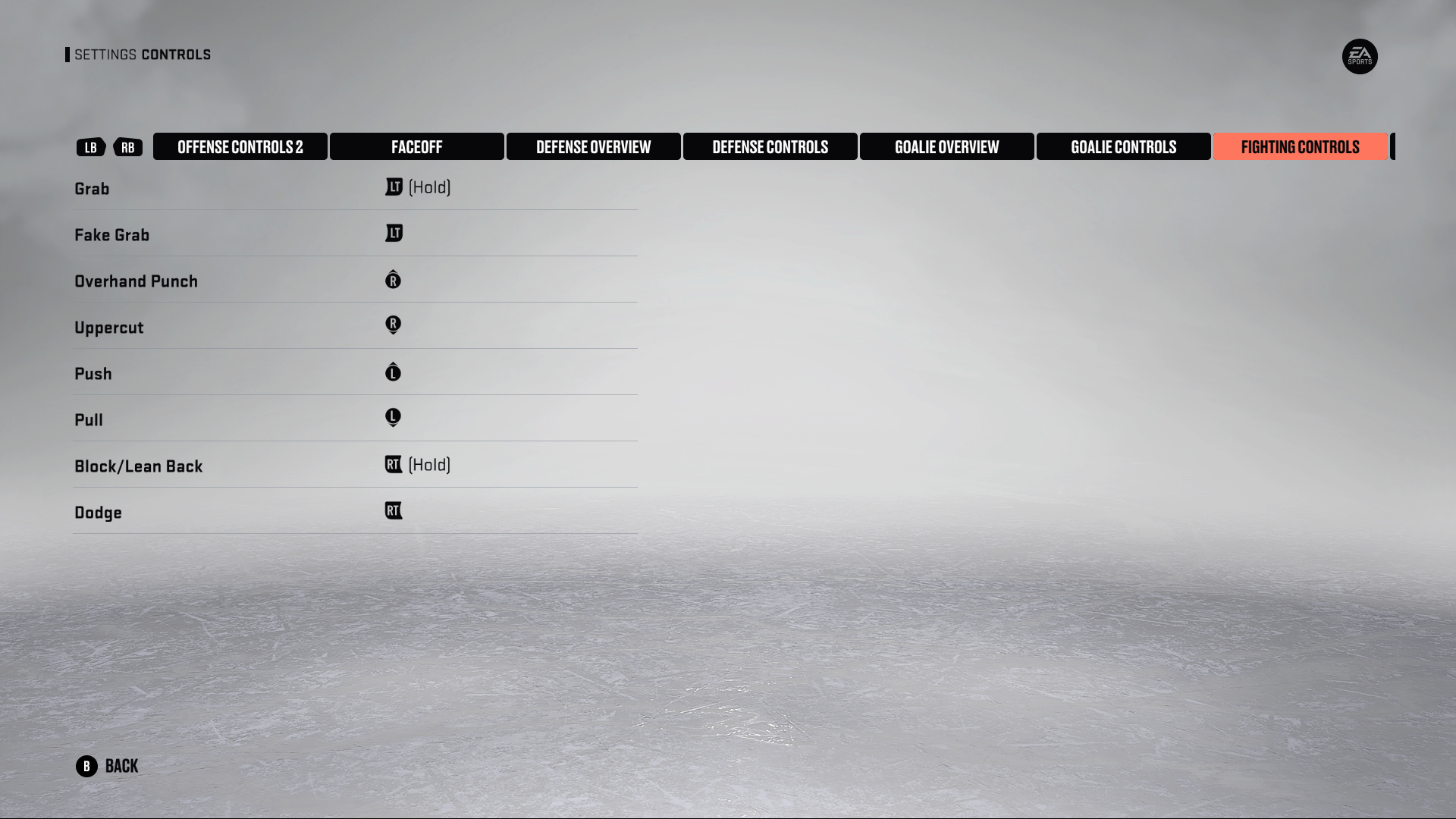The height and width of the screenshot is (819, 1456).
Task: Select the LT icon beside Fake Grab
Action: click(394, 234)
